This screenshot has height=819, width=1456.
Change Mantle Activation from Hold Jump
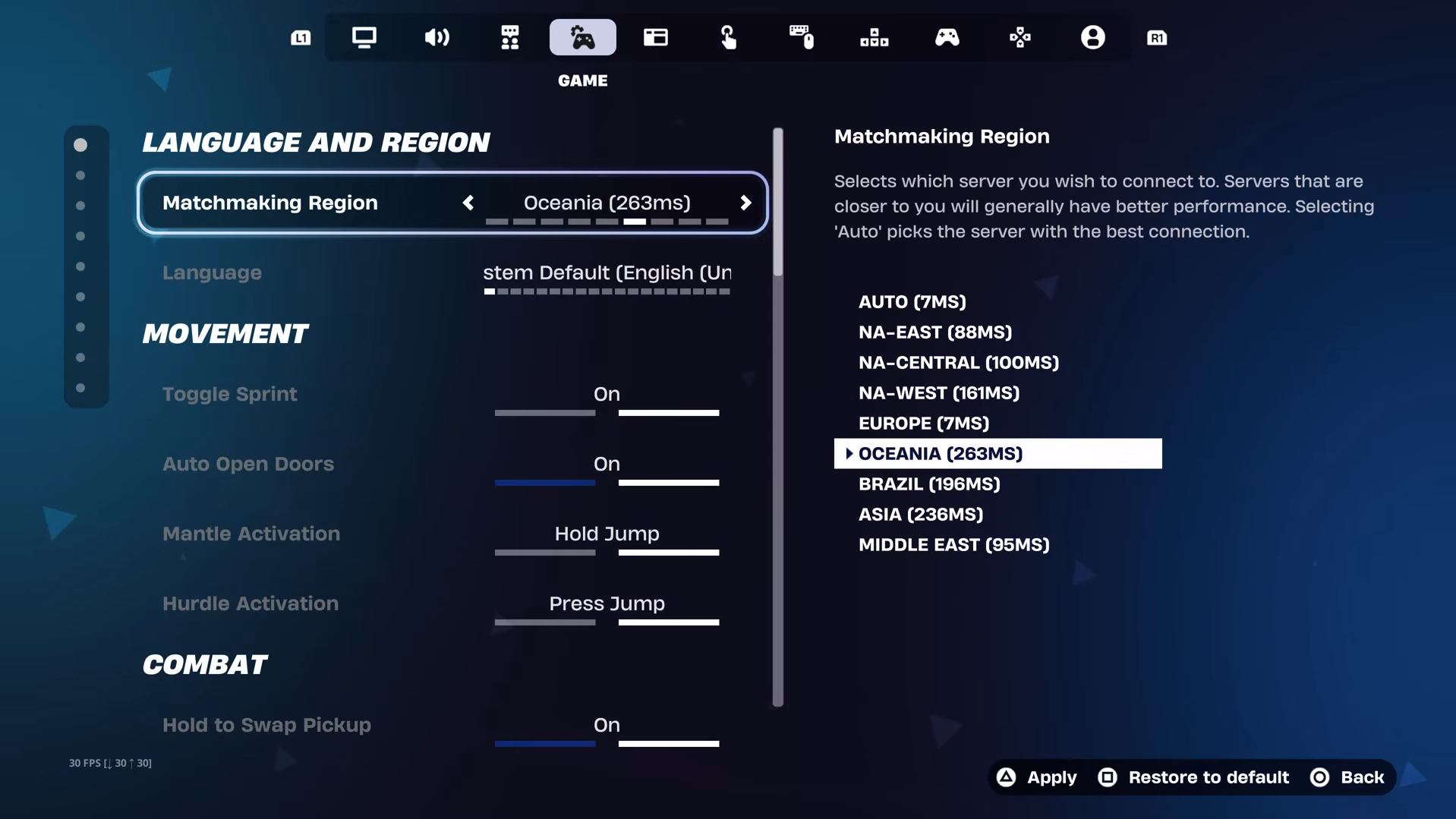coord(606,534)
